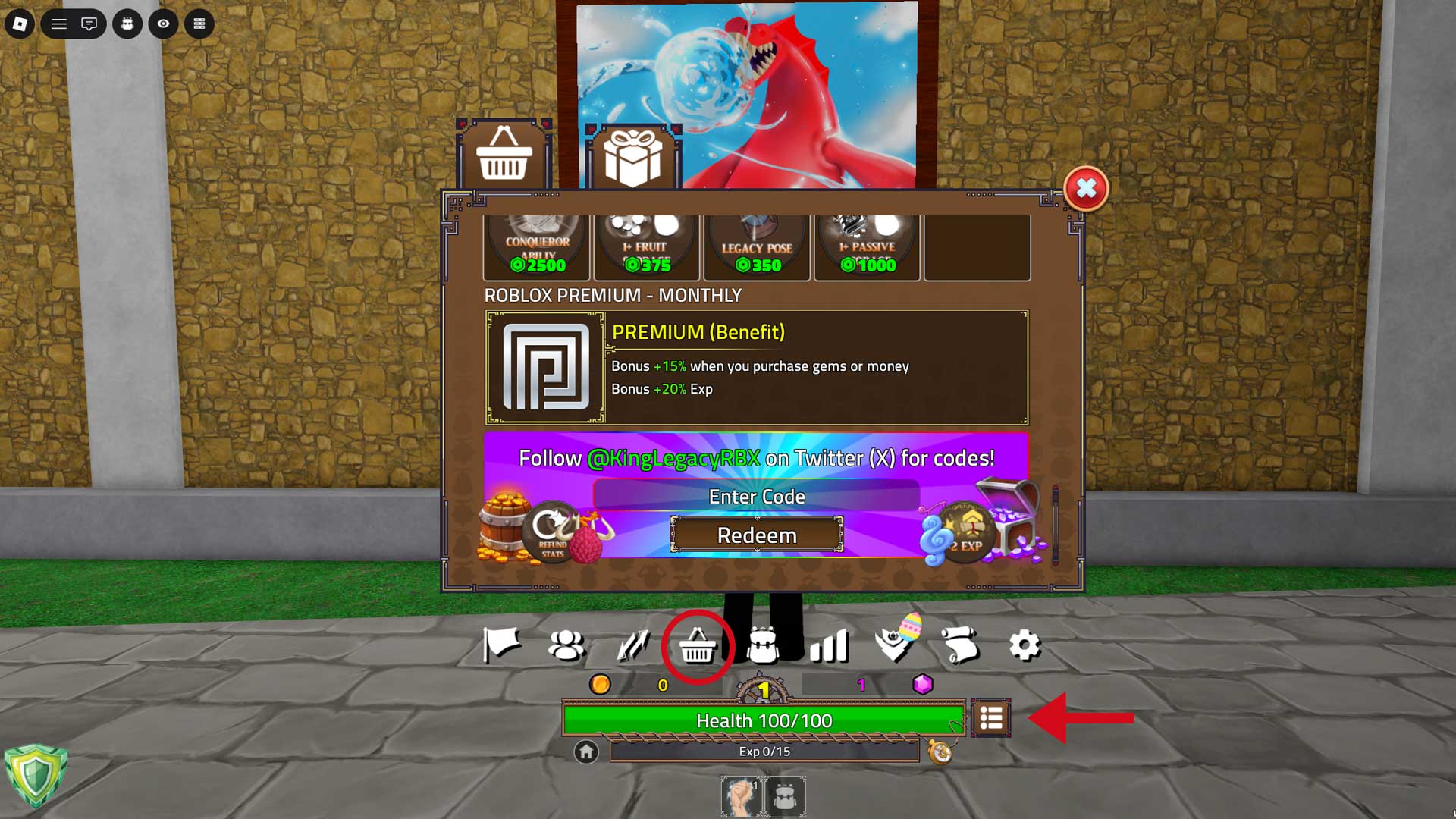Select the fighting styles sword icon
The width and height of the screenshot is (1456, 819).
coord(629,645)
